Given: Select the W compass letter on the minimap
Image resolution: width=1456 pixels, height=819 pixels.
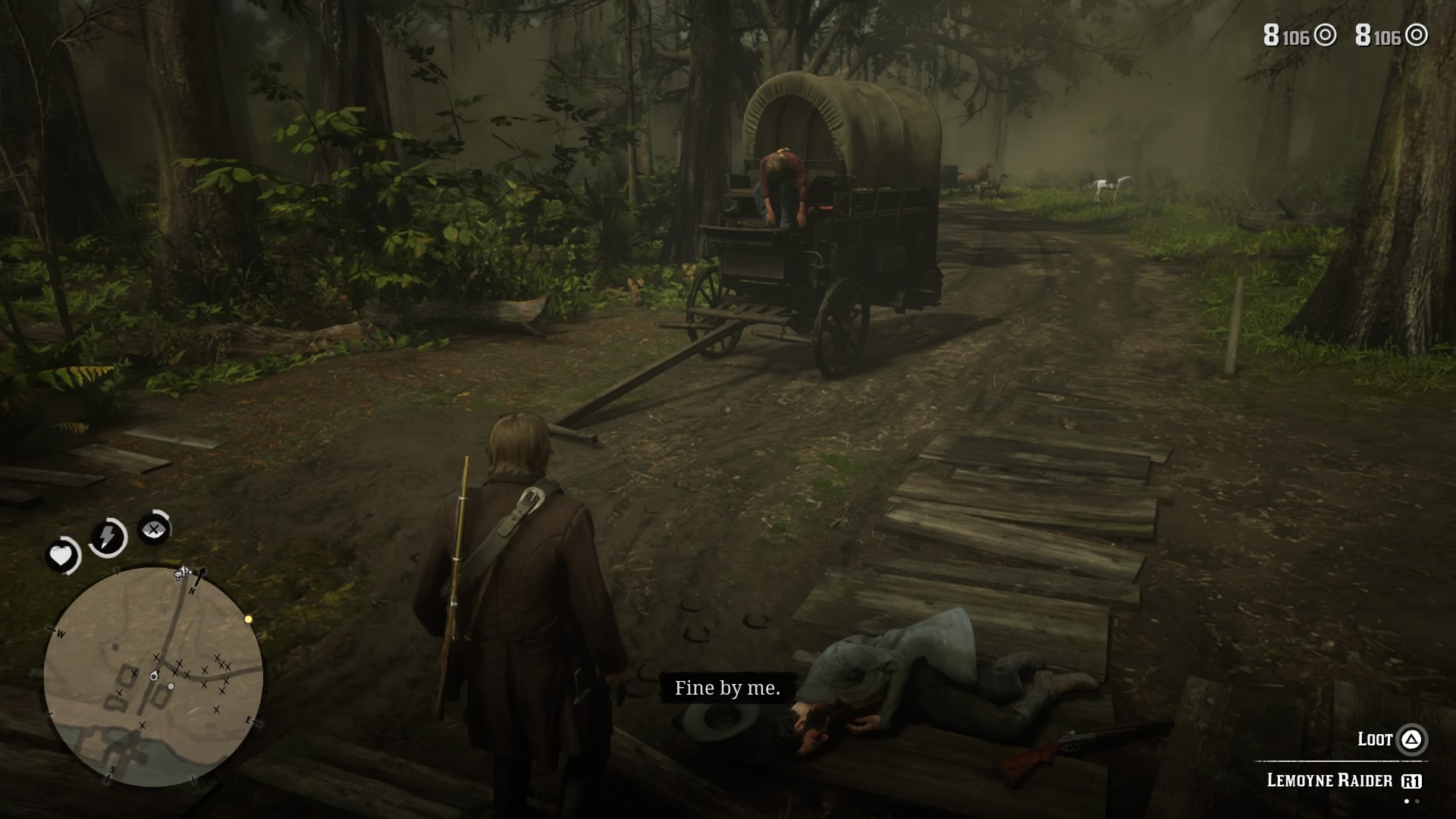Looking at the screenshot, I should point(60,633).
